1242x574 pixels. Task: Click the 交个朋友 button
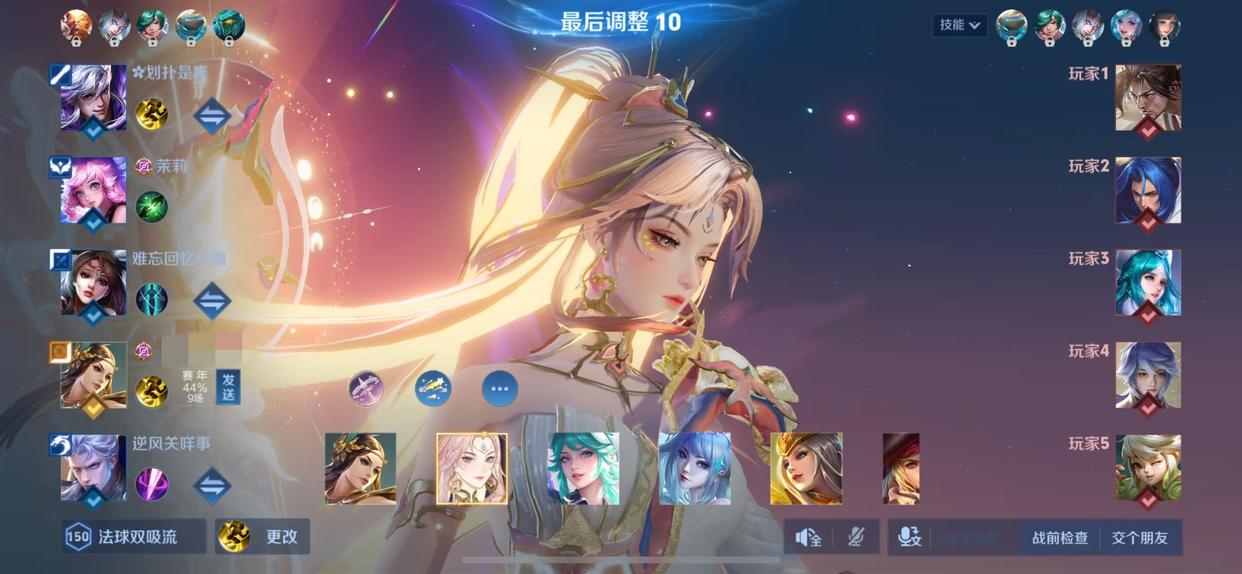click(x=1139, y=538)
